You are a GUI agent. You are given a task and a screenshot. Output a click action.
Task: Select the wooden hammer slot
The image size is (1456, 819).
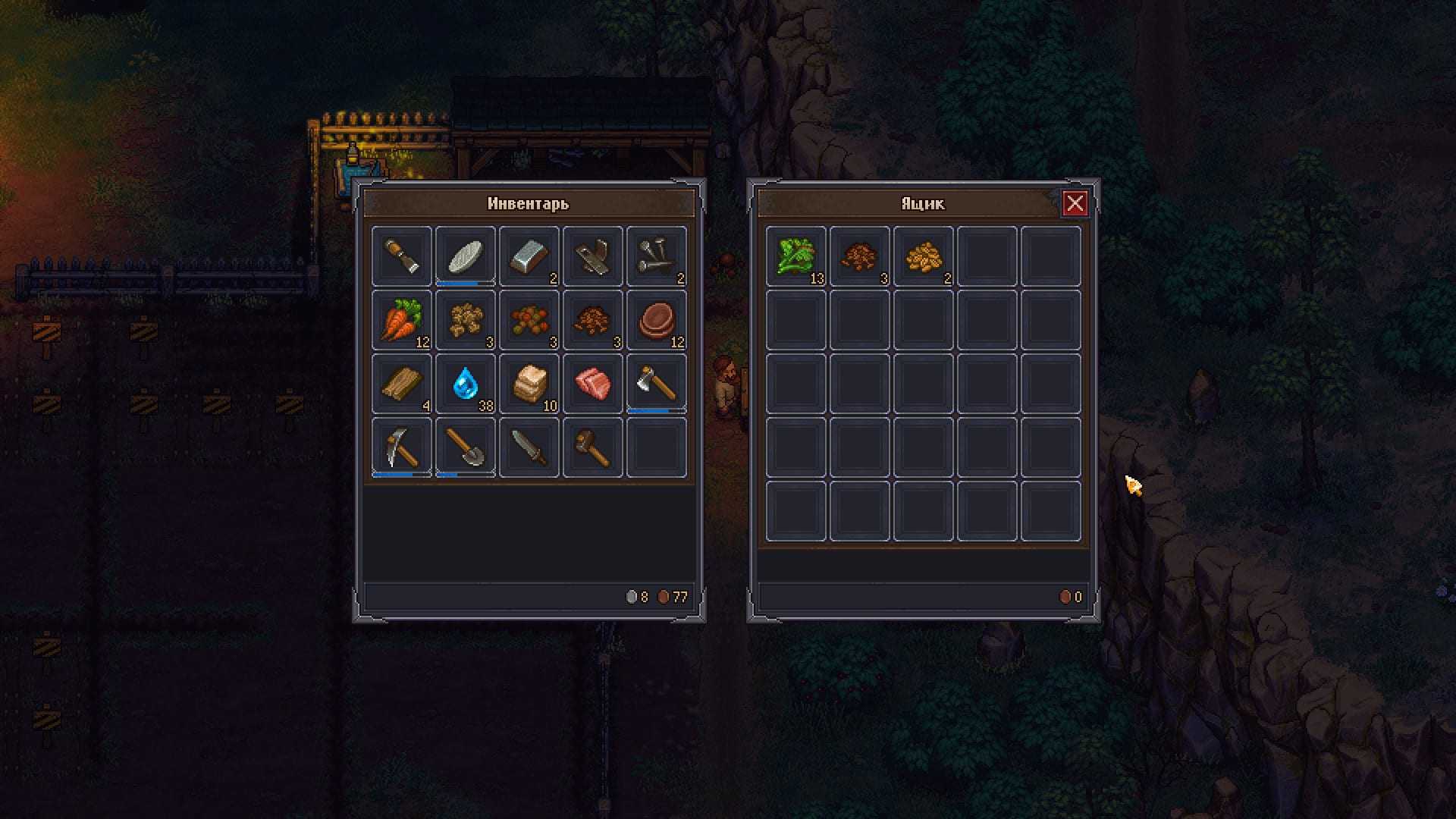coord(593,447)
